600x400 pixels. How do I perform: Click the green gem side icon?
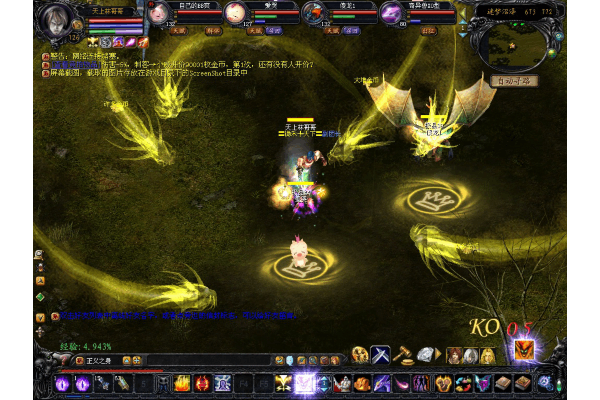click(40, 297)
